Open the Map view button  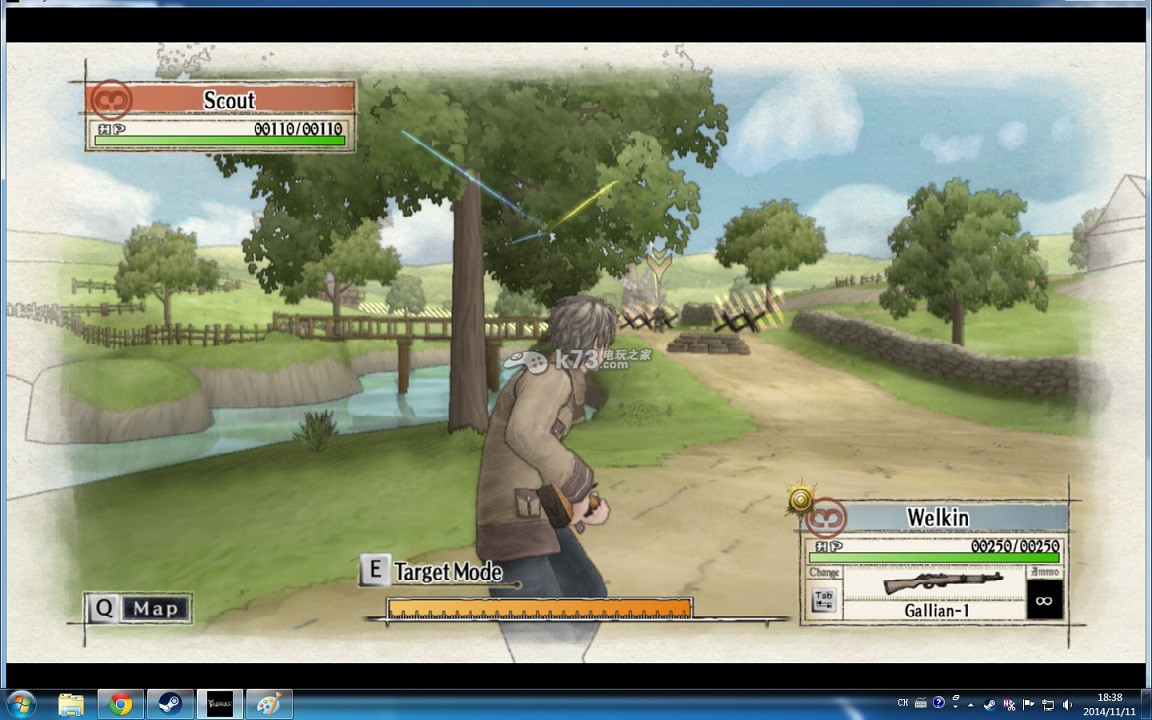(x=139, y=608)
